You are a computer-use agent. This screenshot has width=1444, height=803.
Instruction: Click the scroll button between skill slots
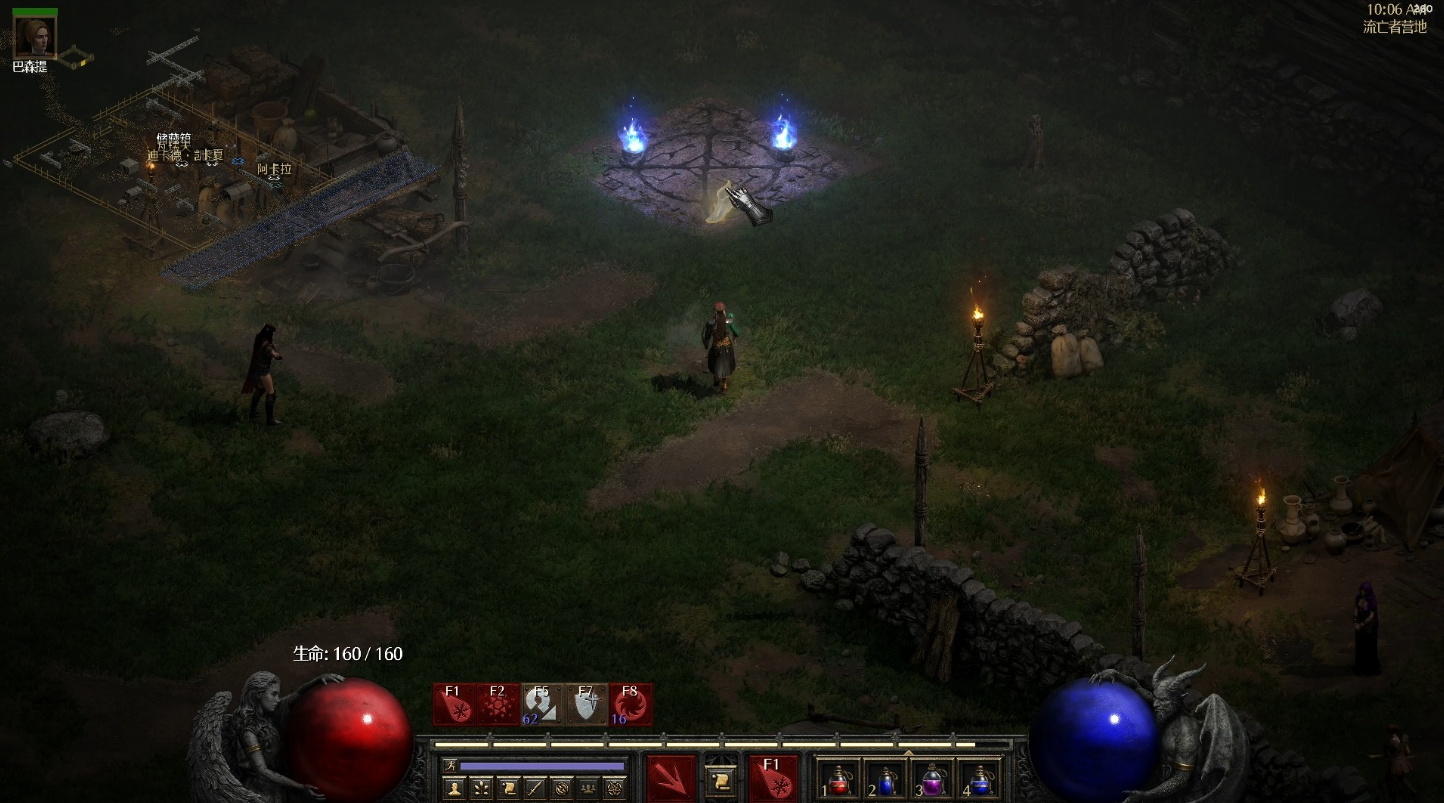[721, 779]
